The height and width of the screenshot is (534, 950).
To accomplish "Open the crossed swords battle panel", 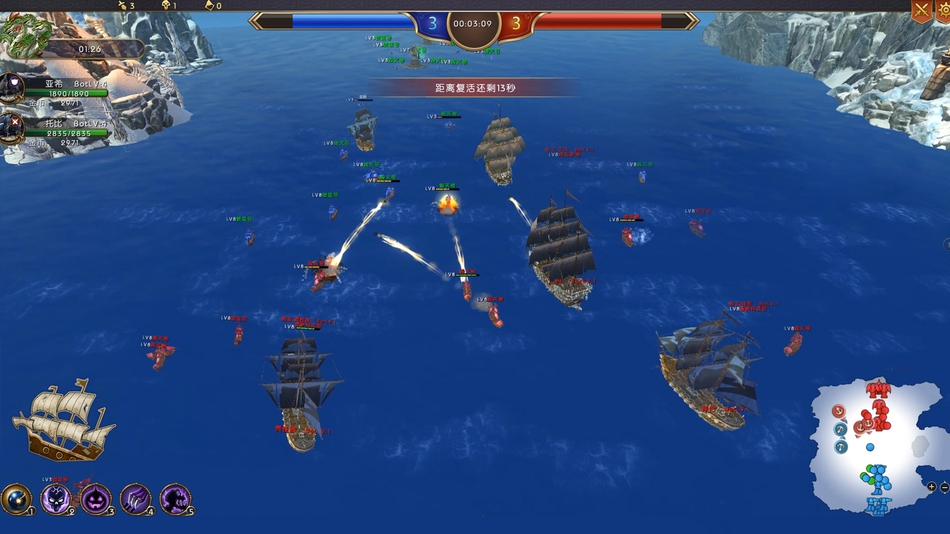I will click(921, 11).
